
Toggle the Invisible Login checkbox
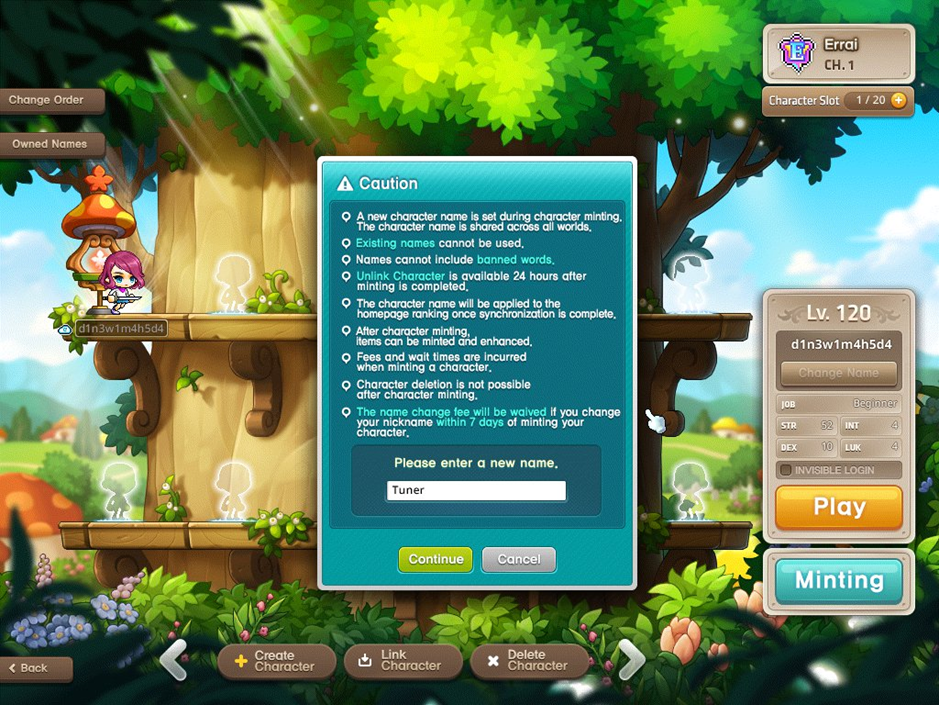tap(786, 470)
